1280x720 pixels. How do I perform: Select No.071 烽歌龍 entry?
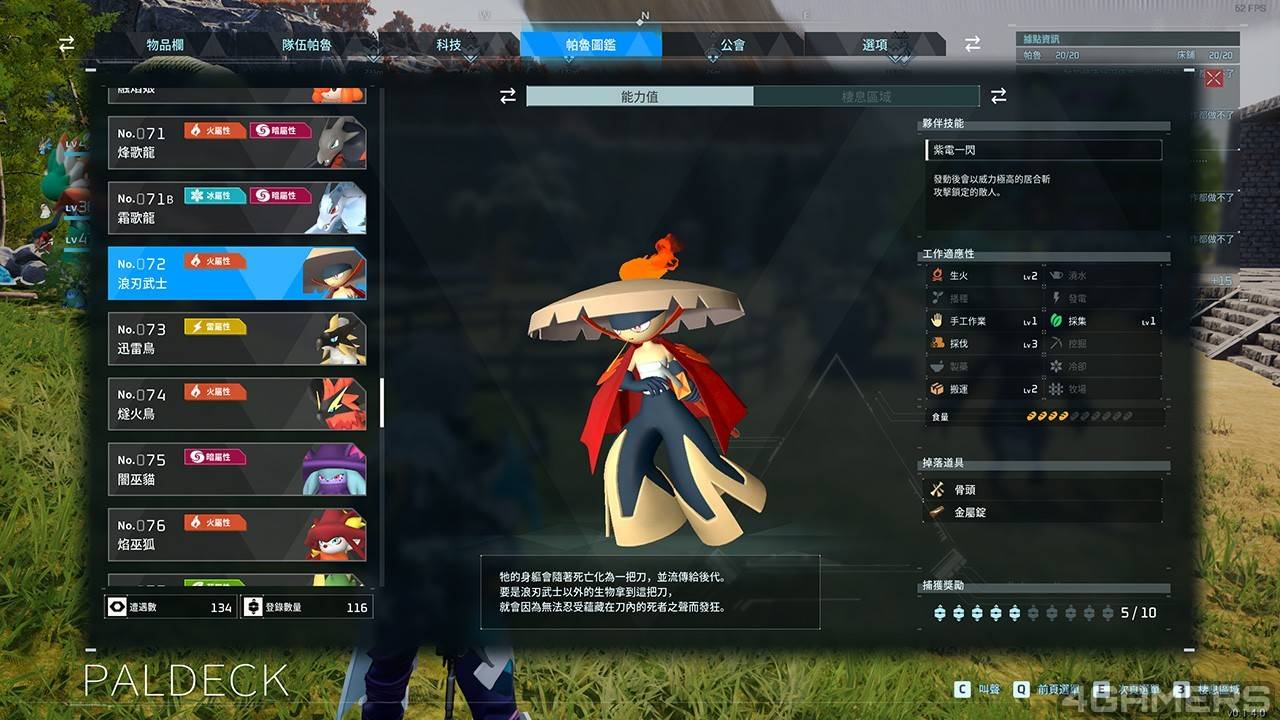237,143
